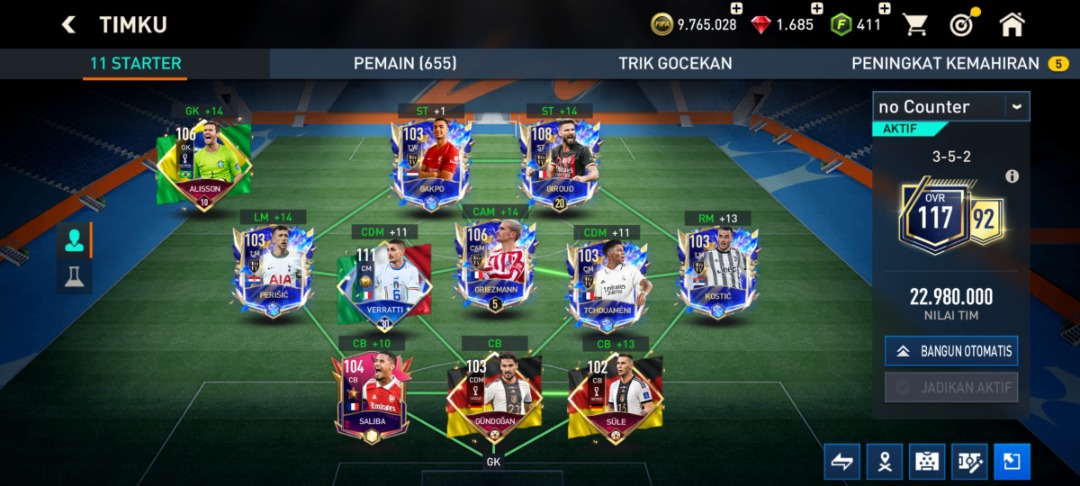This screenshot has height=486, width=1080.
Task: Choose the Verratti midfielder card
Action: tap(385, 280)
